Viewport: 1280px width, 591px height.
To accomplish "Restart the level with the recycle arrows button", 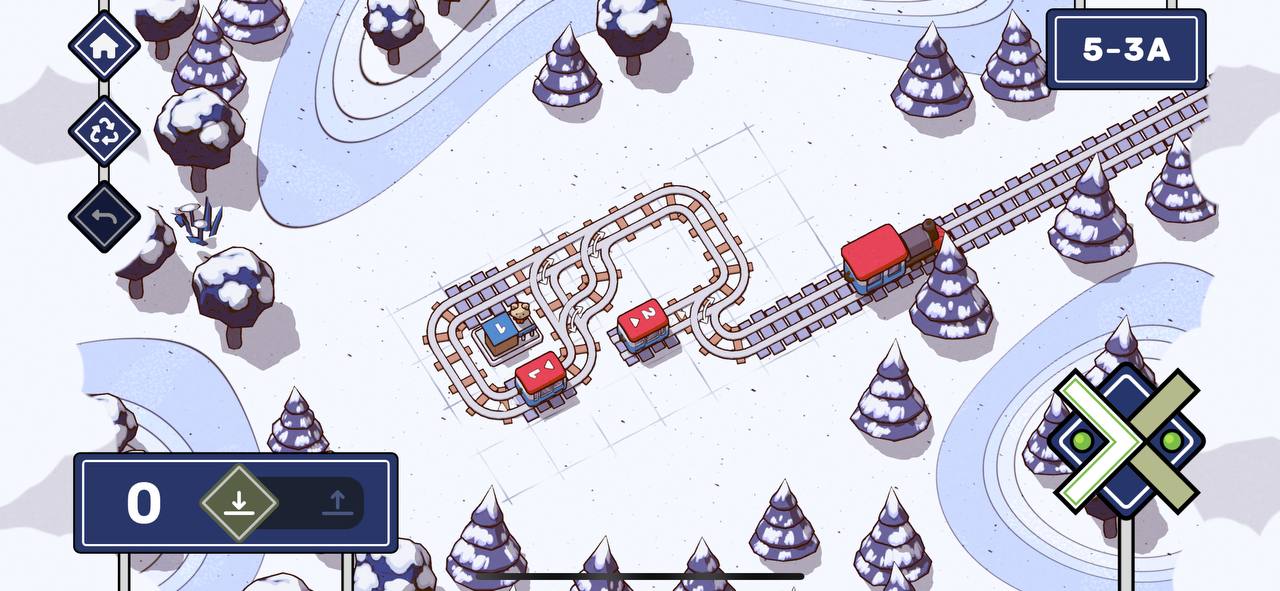I will click(x=104, y=132).
